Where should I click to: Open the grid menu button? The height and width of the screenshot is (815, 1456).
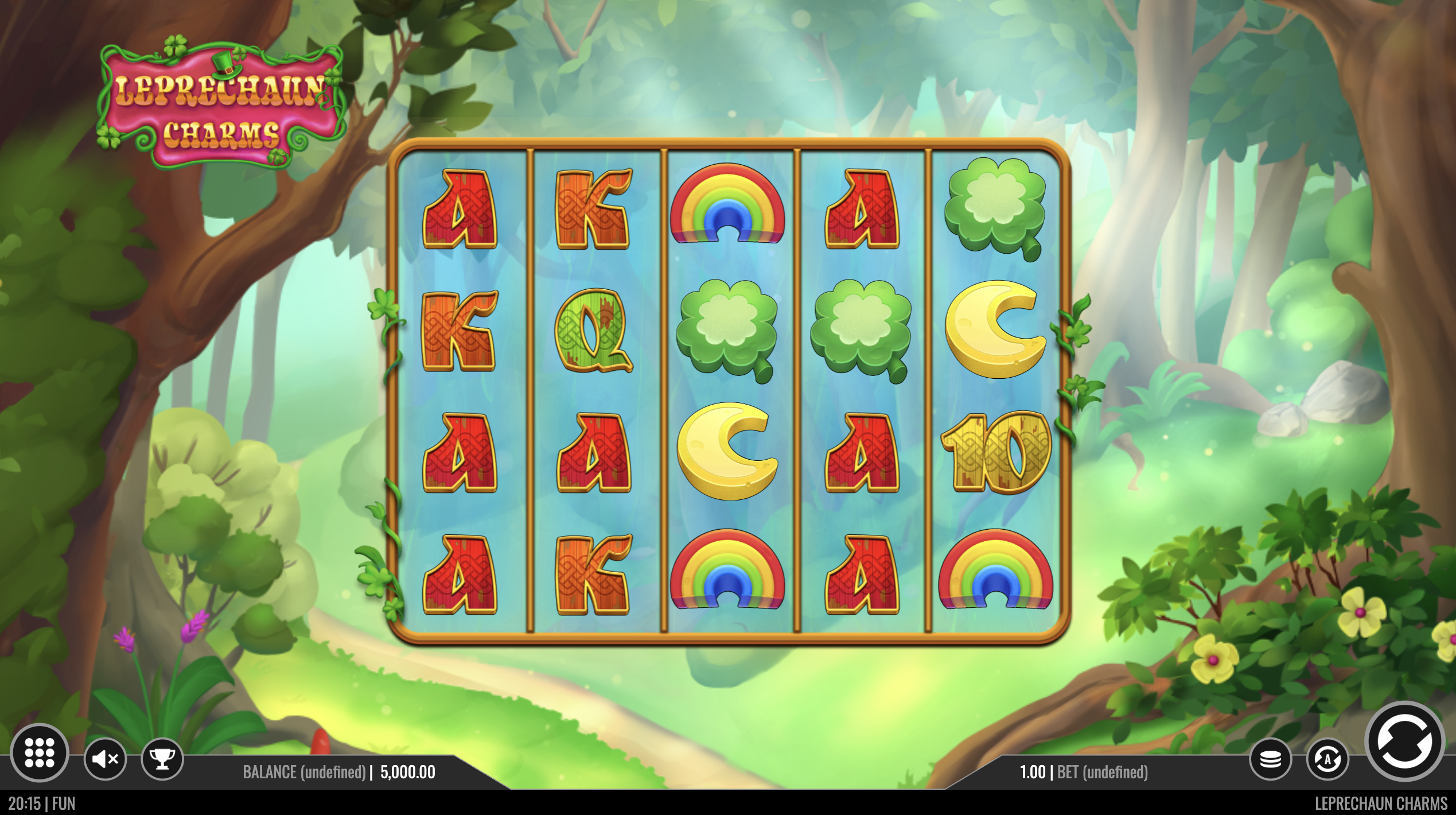pos(40,752)
